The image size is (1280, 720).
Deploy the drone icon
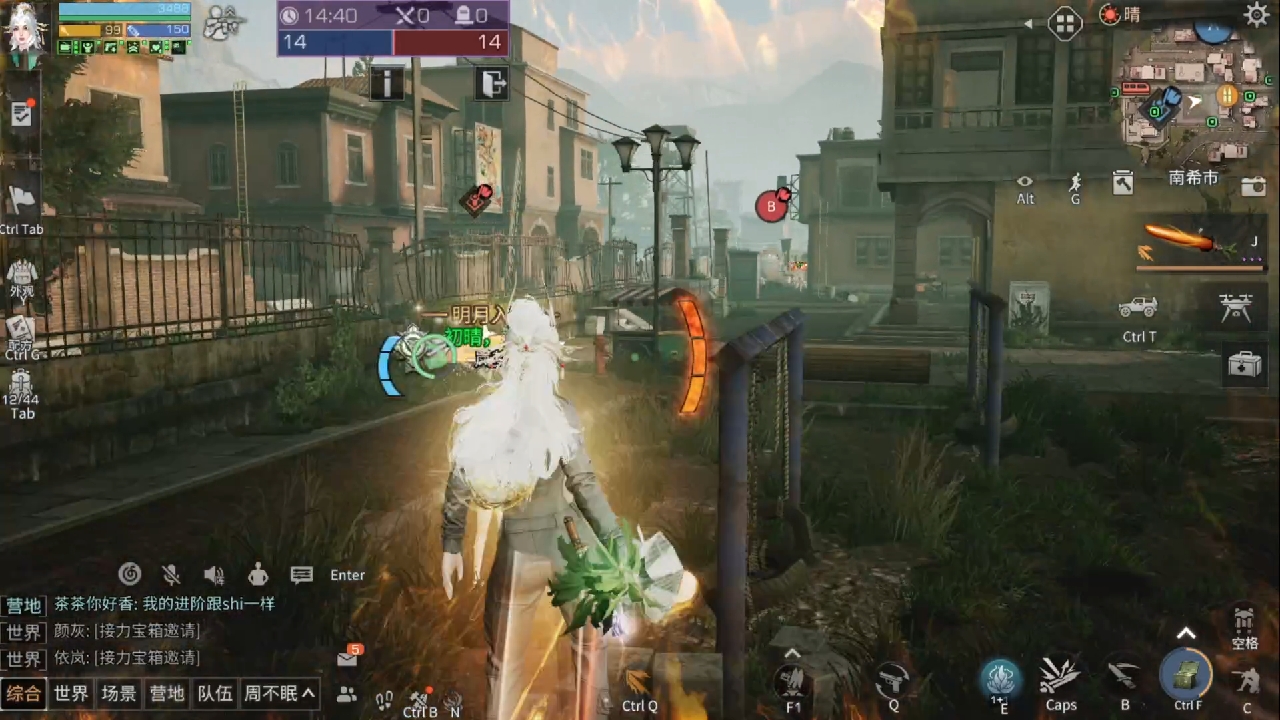[1236, 307]
